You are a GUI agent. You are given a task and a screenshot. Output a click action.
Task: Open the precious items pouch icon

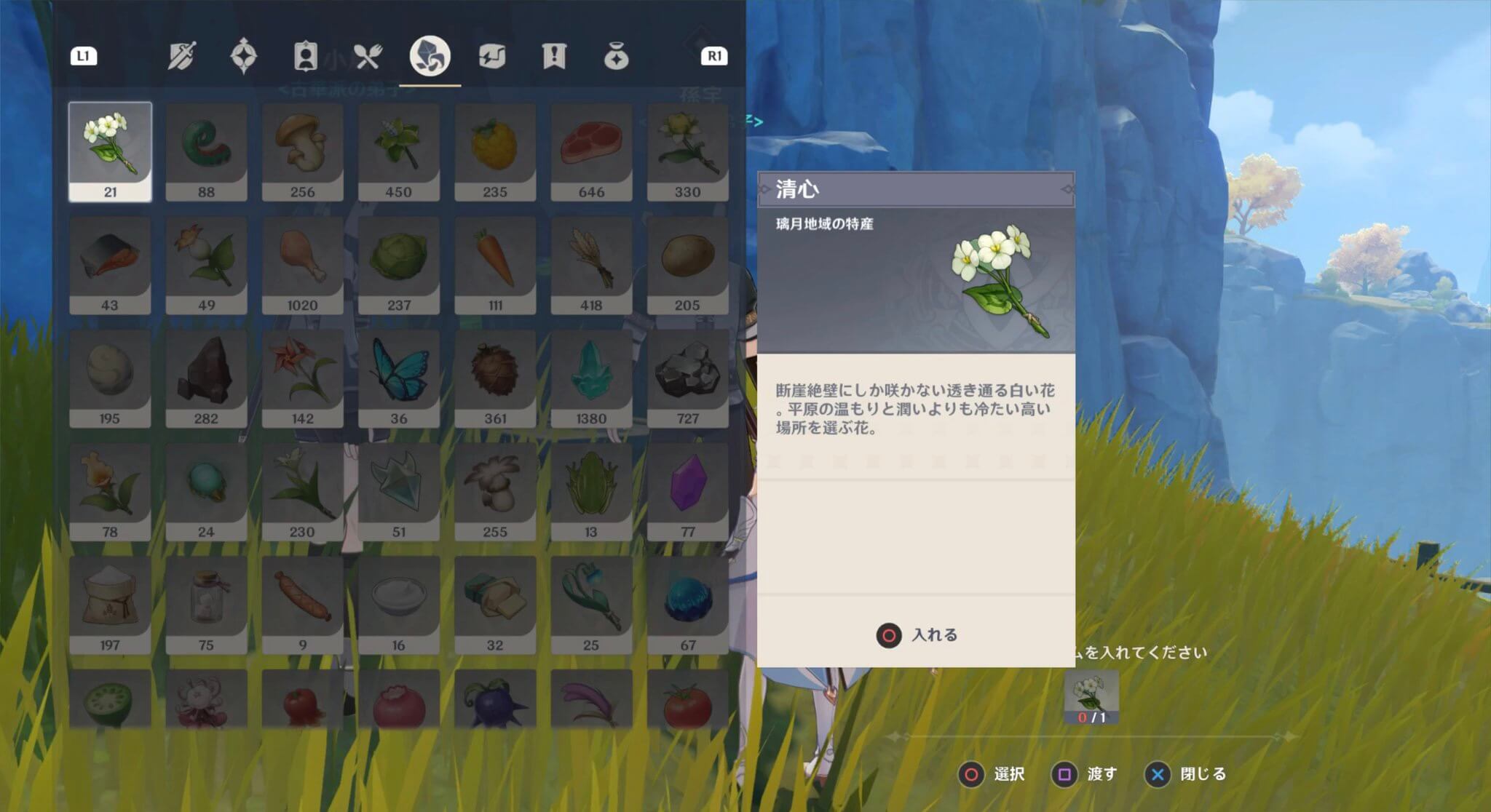(617, 57)
